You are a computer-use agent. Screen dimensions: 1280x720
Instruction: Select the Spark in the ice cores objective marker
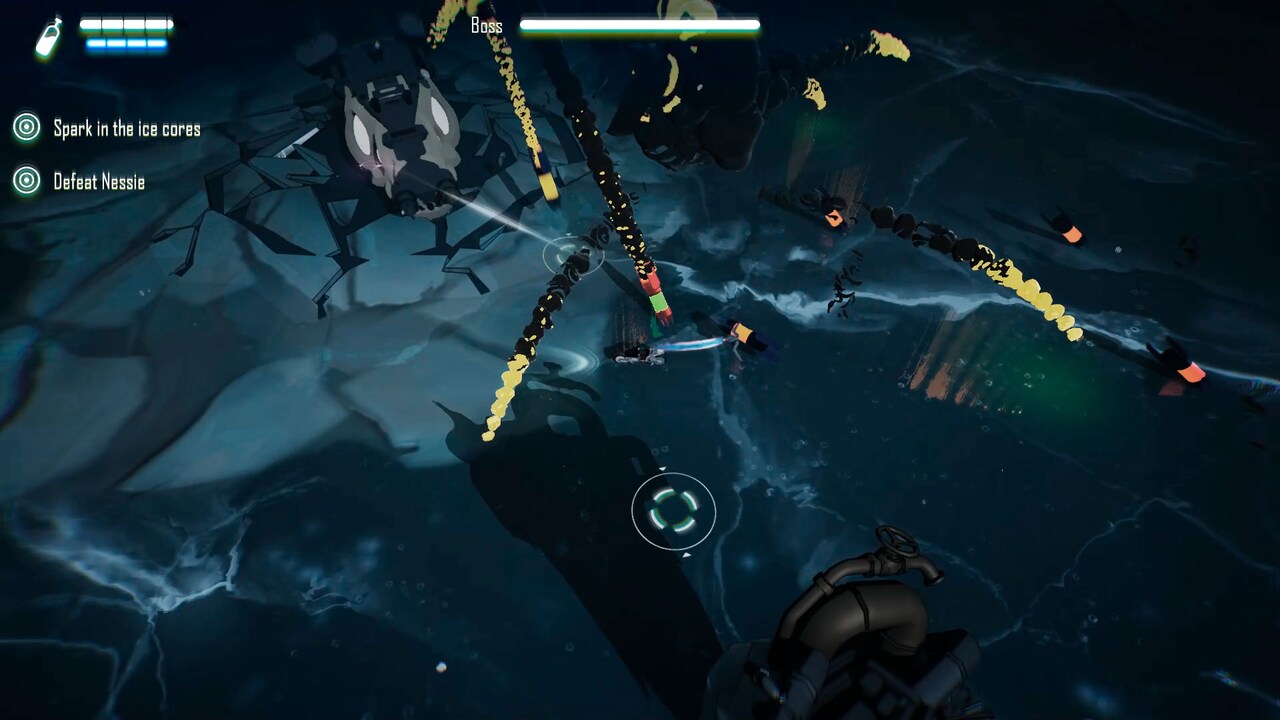[26, 128]
